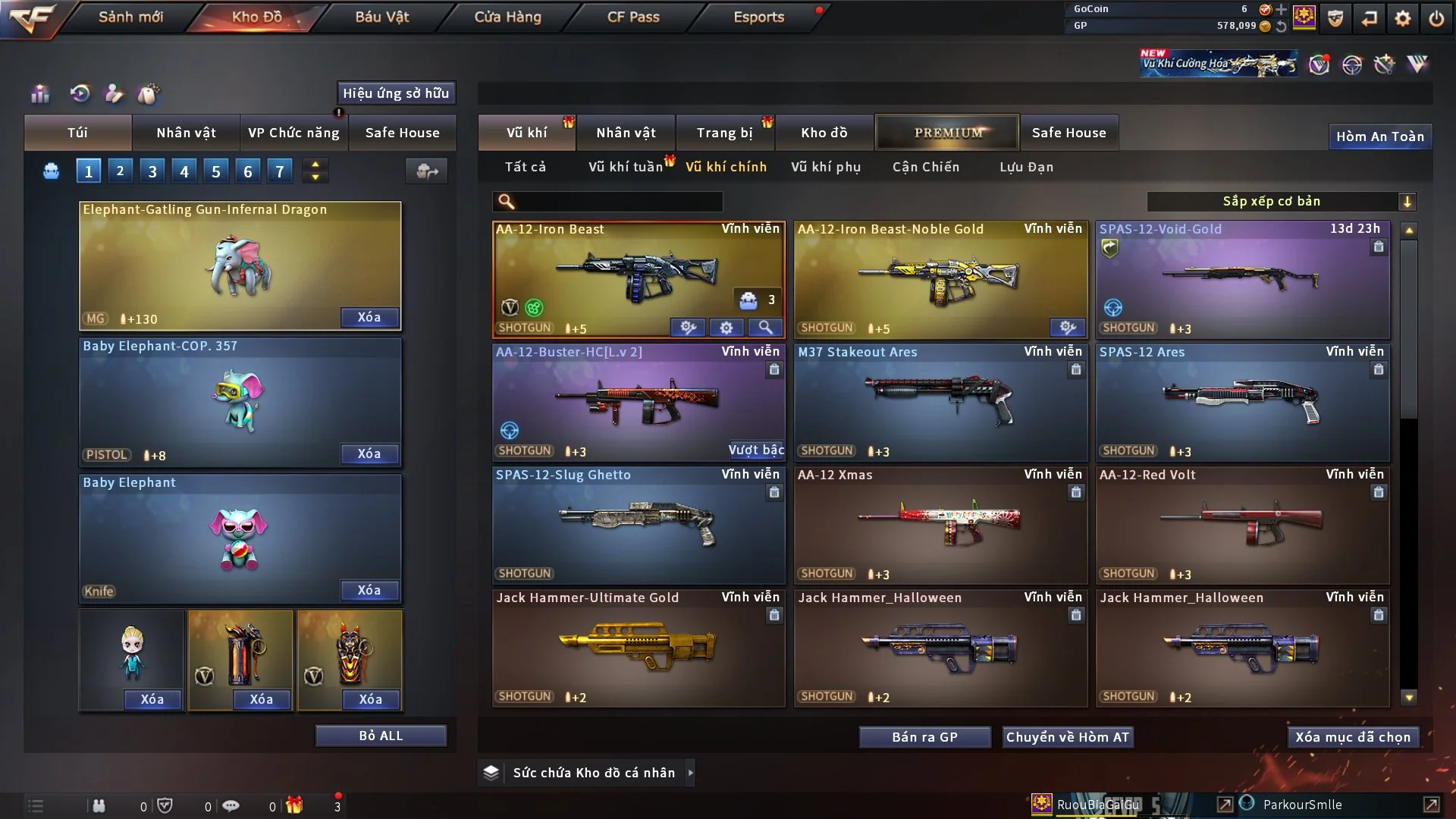Open the Hòm An Toàn safe box

coord(1379,136)
